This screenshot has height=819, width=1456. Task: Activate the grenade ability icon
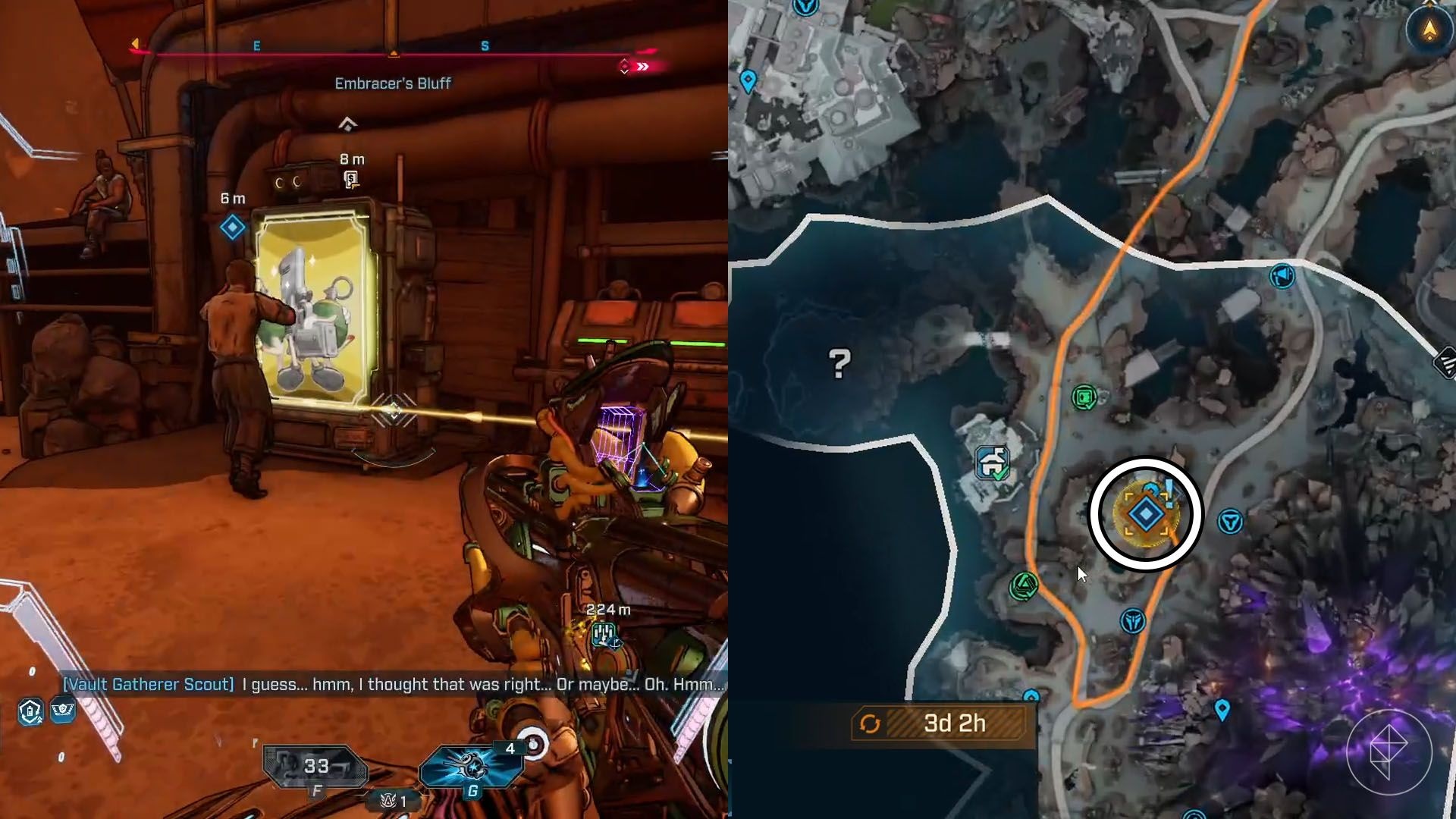click(x=472, y=766)
